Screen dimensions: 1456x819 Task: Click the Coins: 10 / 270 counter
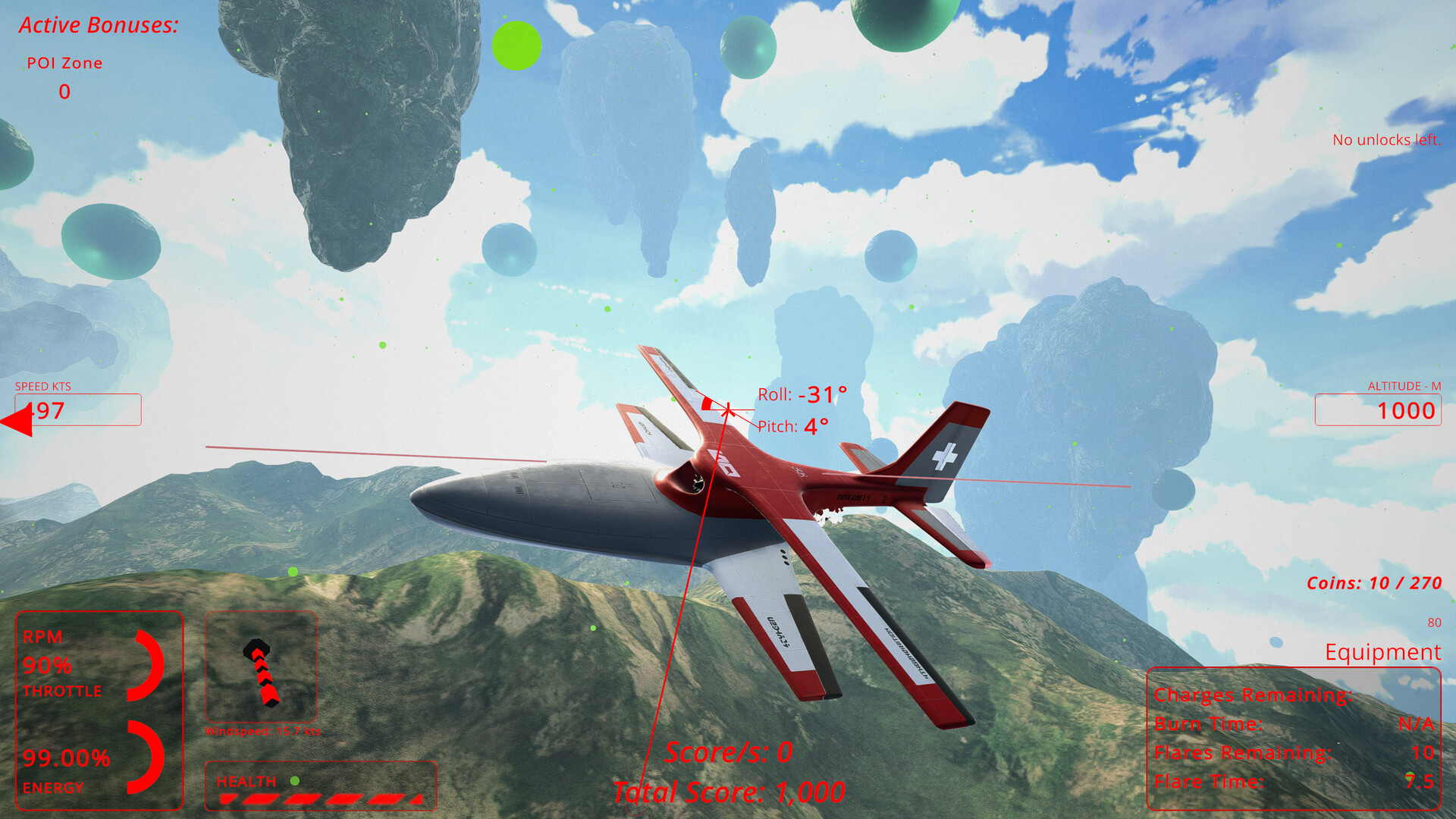tap(1373, 583)
